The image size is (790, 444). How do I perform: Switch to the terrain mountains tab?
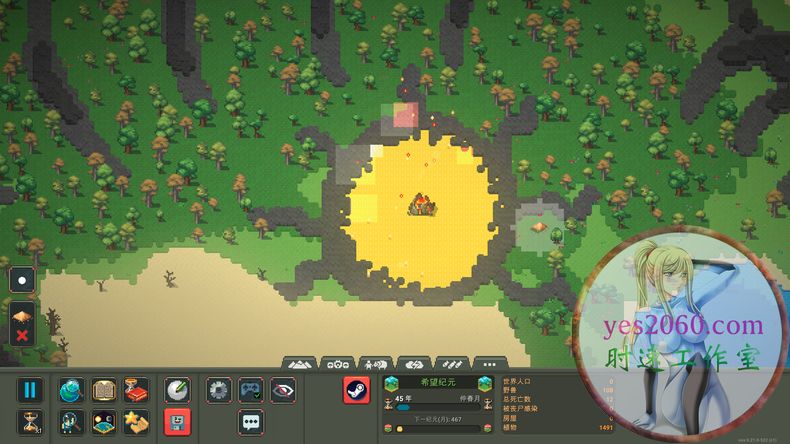[300, 363]
